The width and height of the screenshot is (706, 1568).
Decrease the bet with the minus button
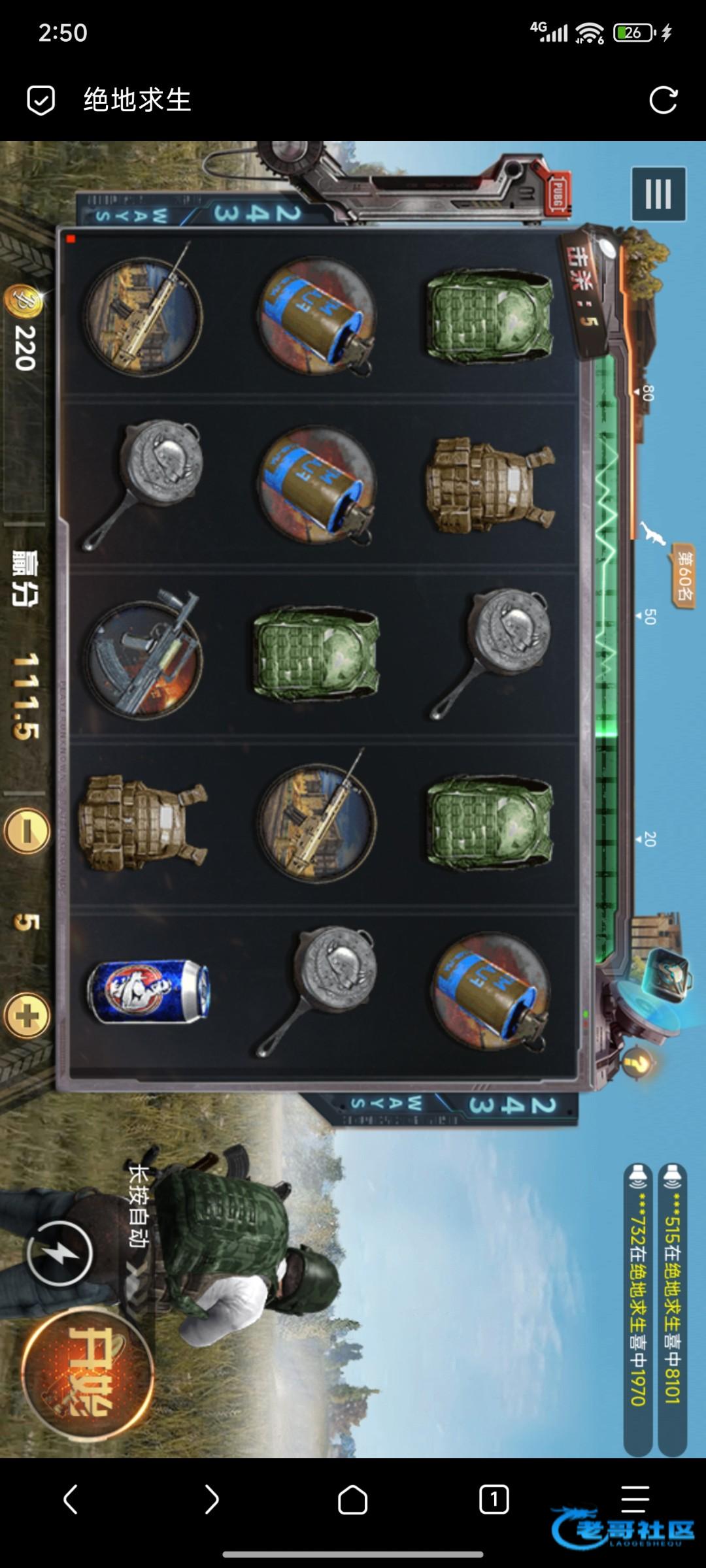[x=27, y=831]
